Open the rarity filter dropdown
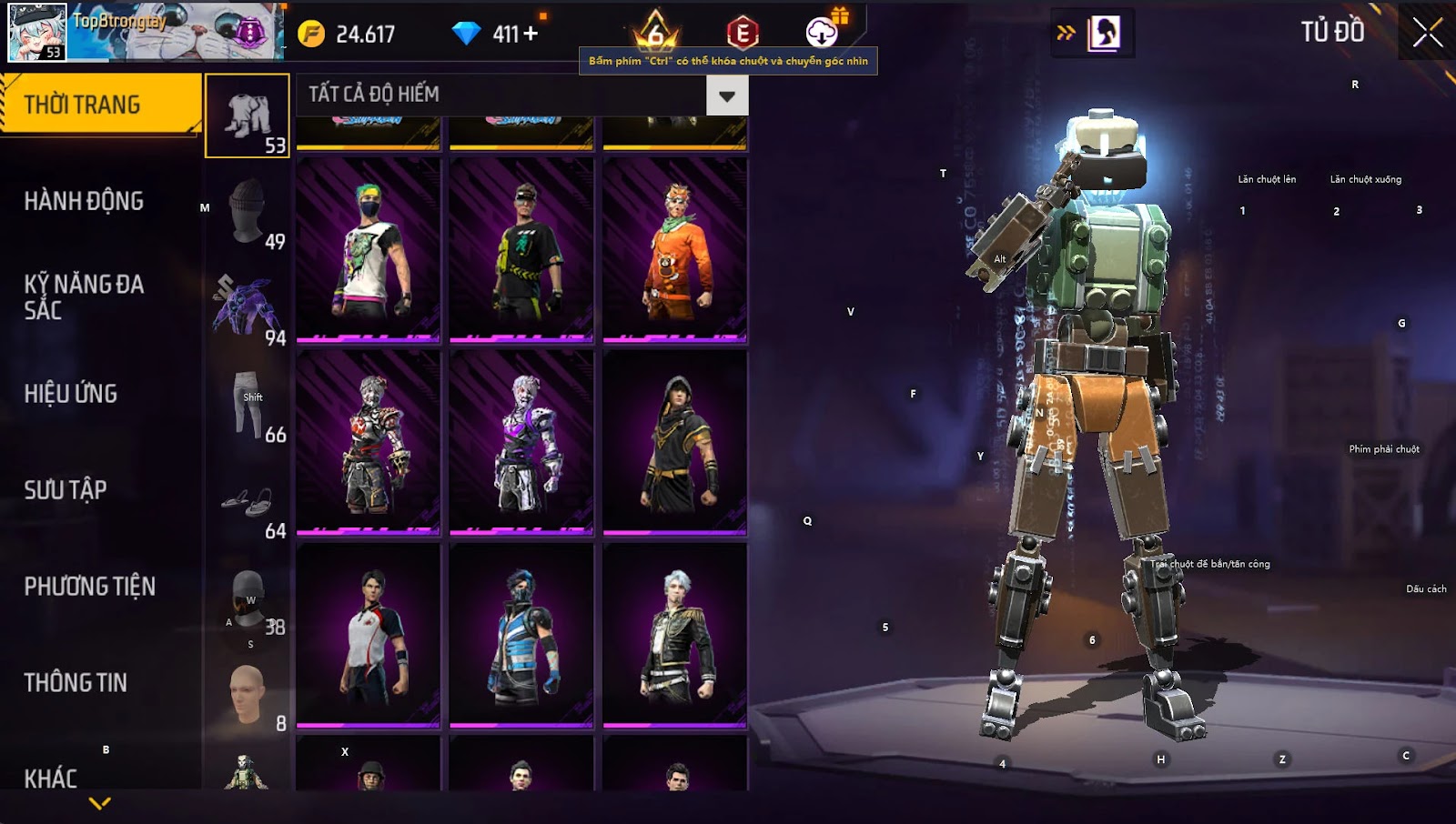Viewport: 1456px width, 824px height. 726,95
